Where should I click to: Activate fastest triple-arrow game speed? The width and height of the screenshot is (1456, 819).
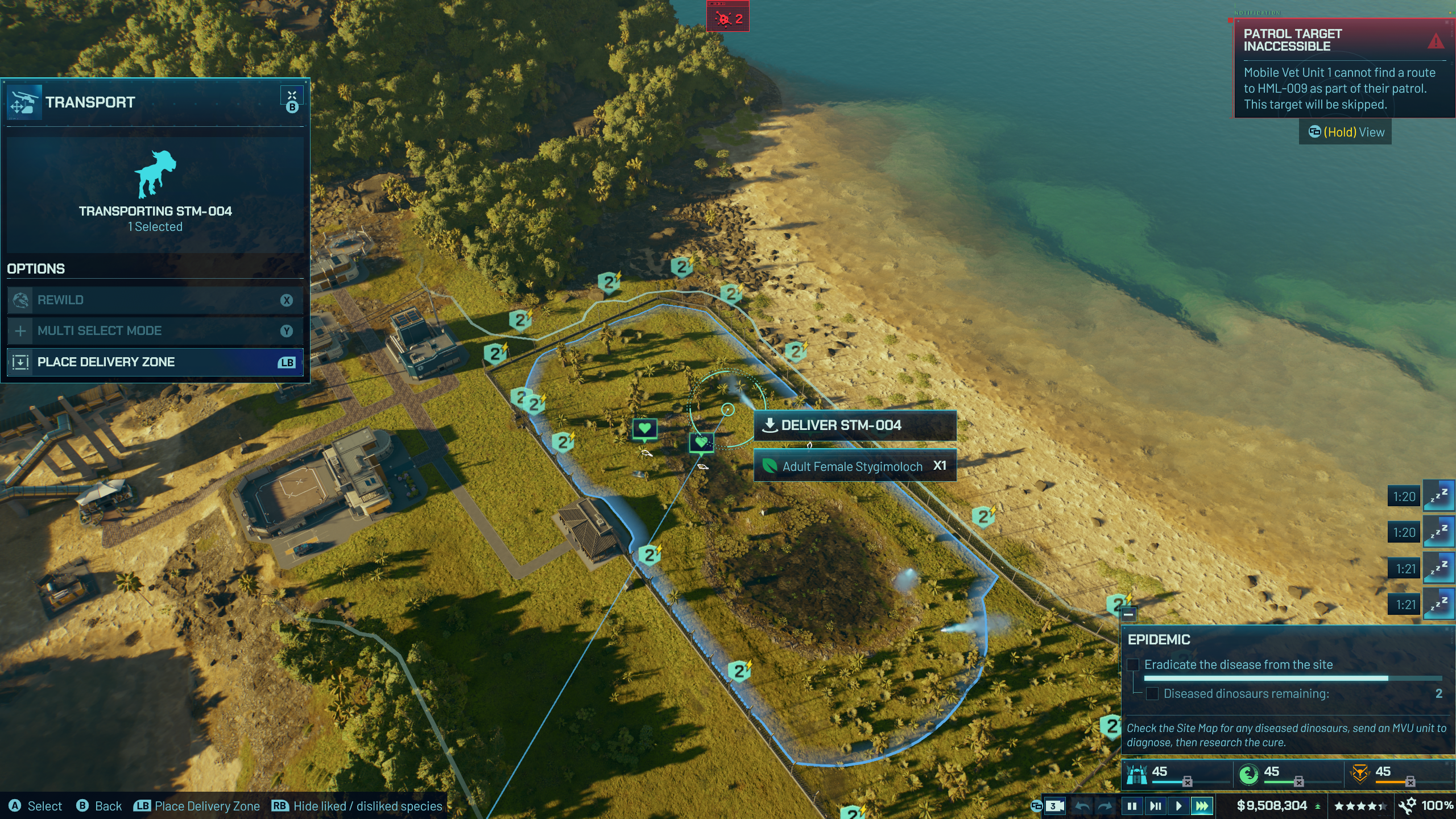(1202, 806)
